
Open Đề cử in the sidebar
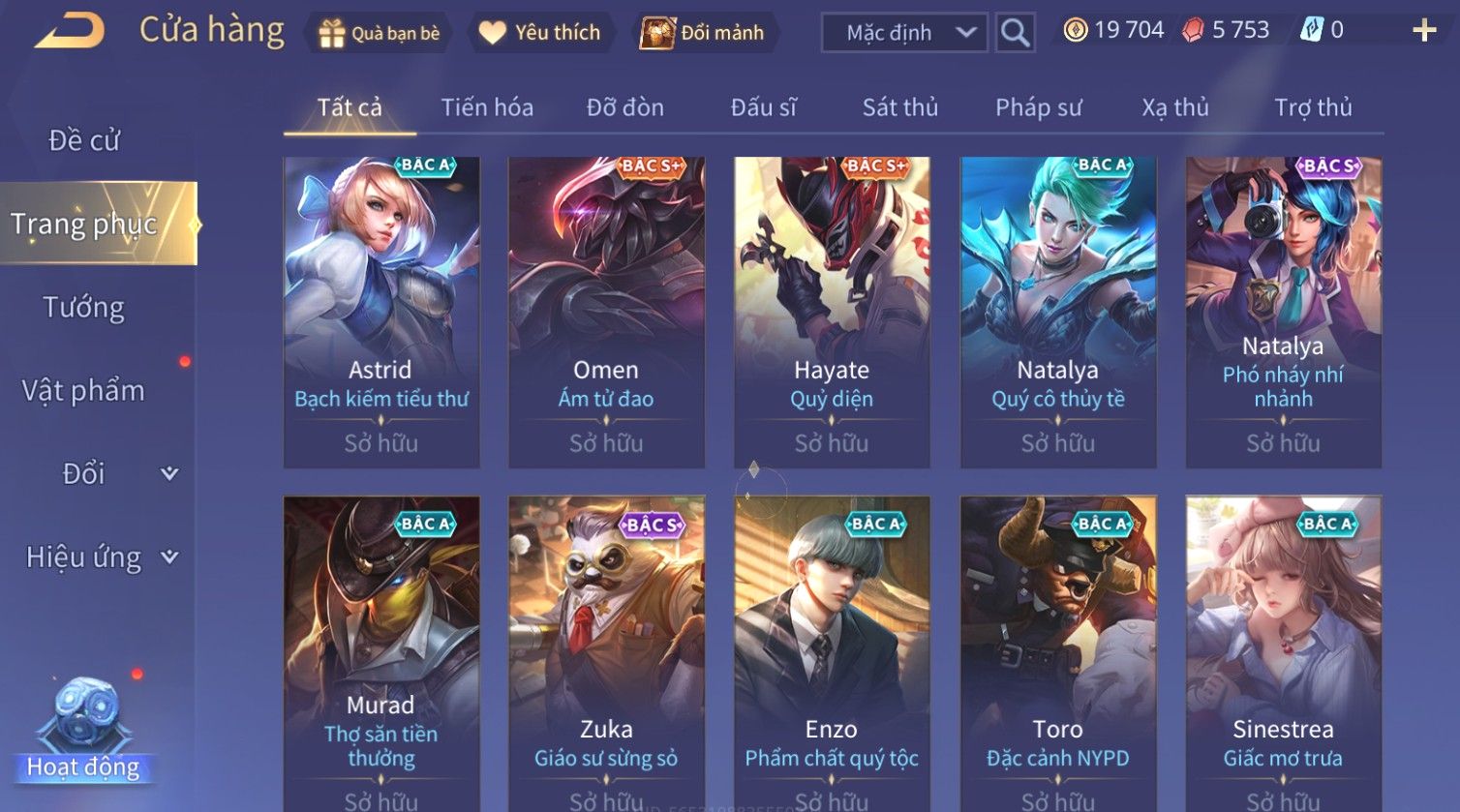pos(84,140)
